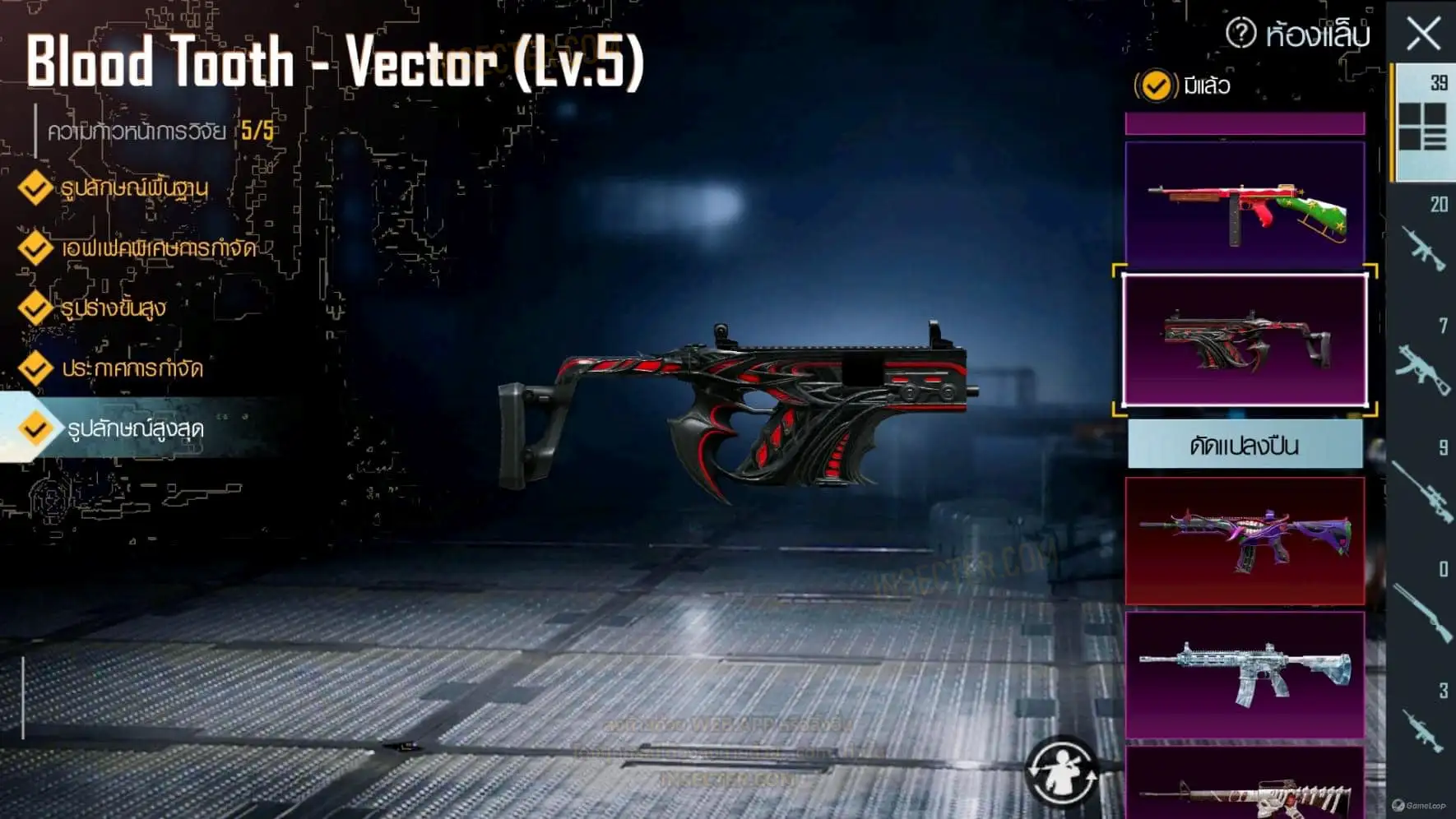The image size is (1456, 819).
Task: Show the sniper rifle category with 9
Action: (1422, 487)
